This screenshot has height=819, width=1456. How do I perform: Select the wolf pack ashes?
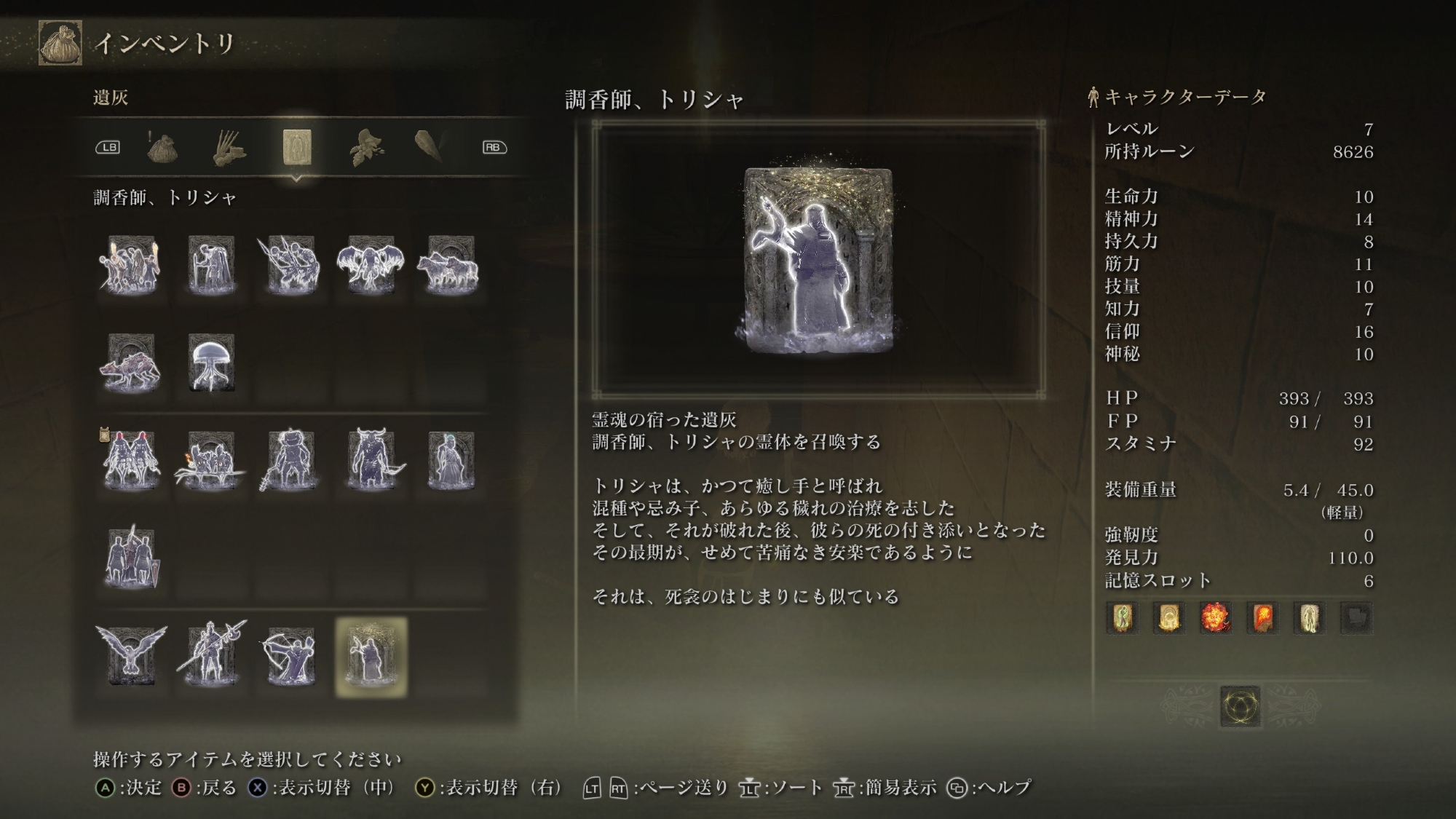point(450,266)
